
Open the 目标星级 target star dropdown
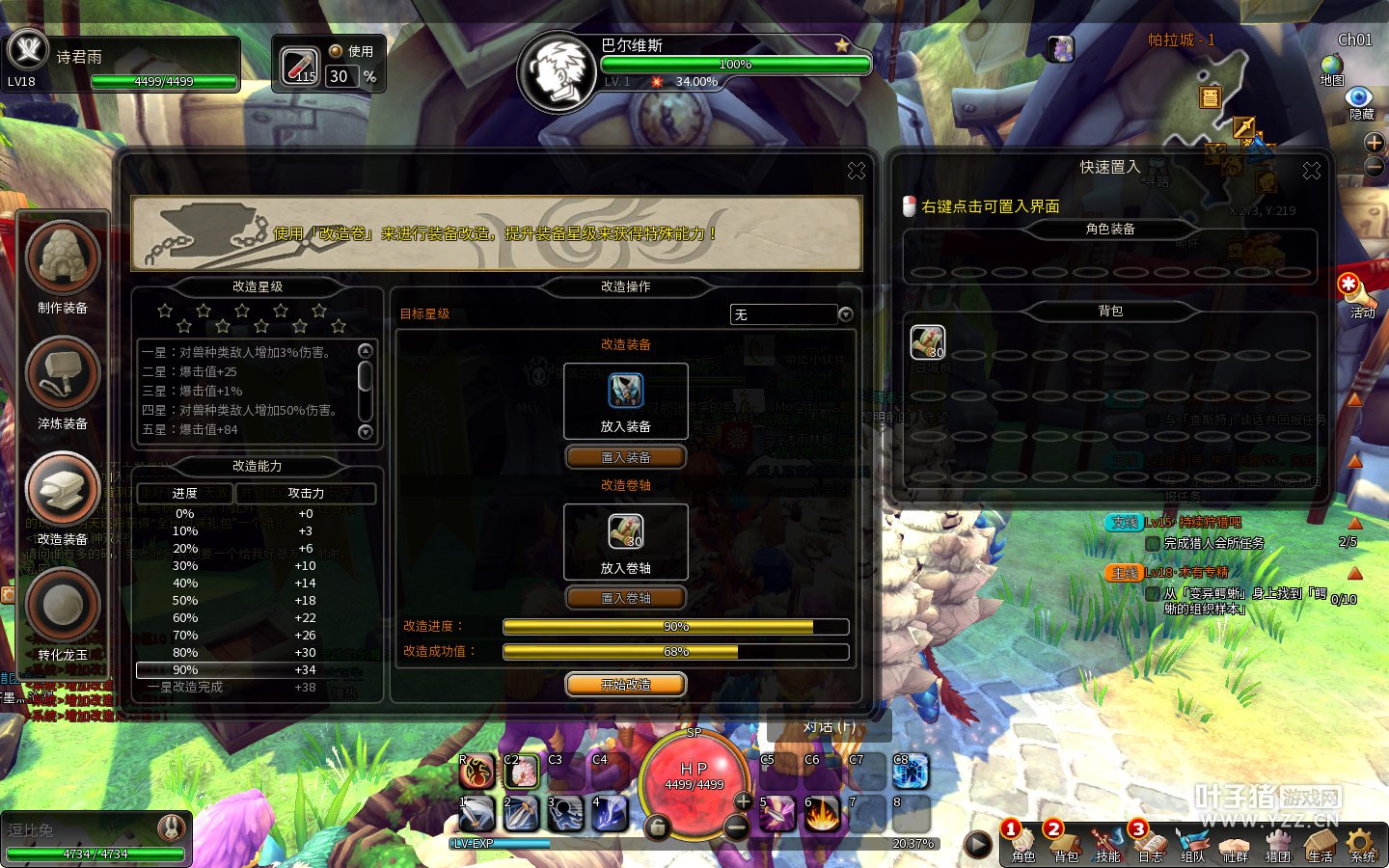pyautogui.click(x=845, y=314)
